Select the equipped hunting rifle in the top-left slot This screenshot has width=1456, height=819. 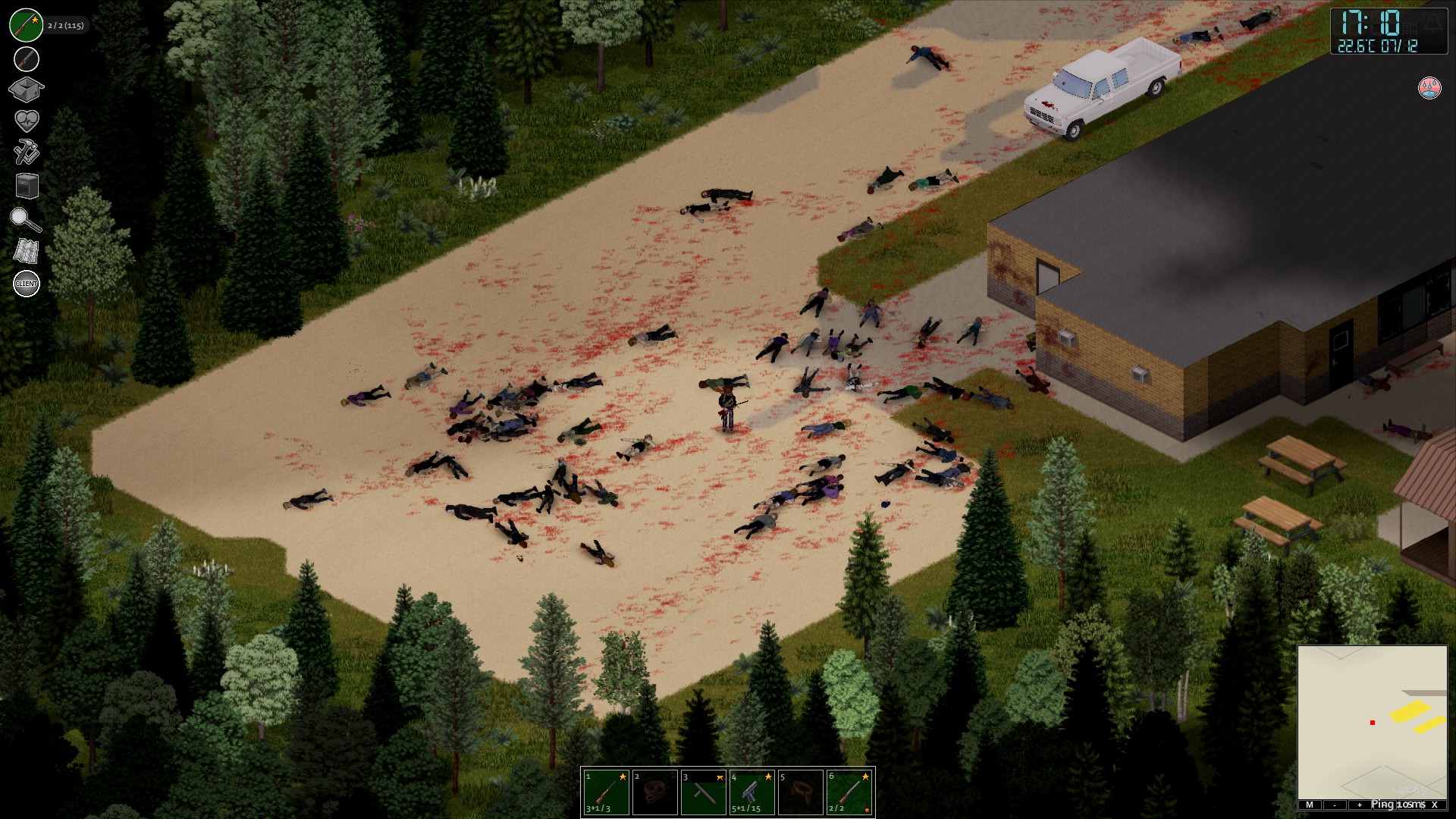26,24
